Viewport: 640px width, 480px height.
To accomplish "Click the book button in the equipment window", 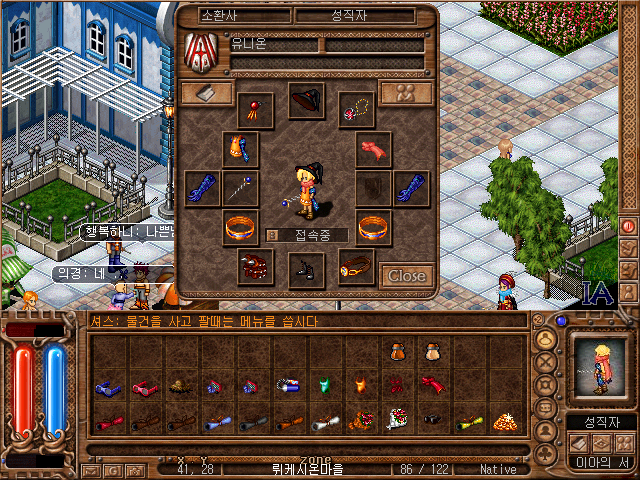I will click(207, 92).
